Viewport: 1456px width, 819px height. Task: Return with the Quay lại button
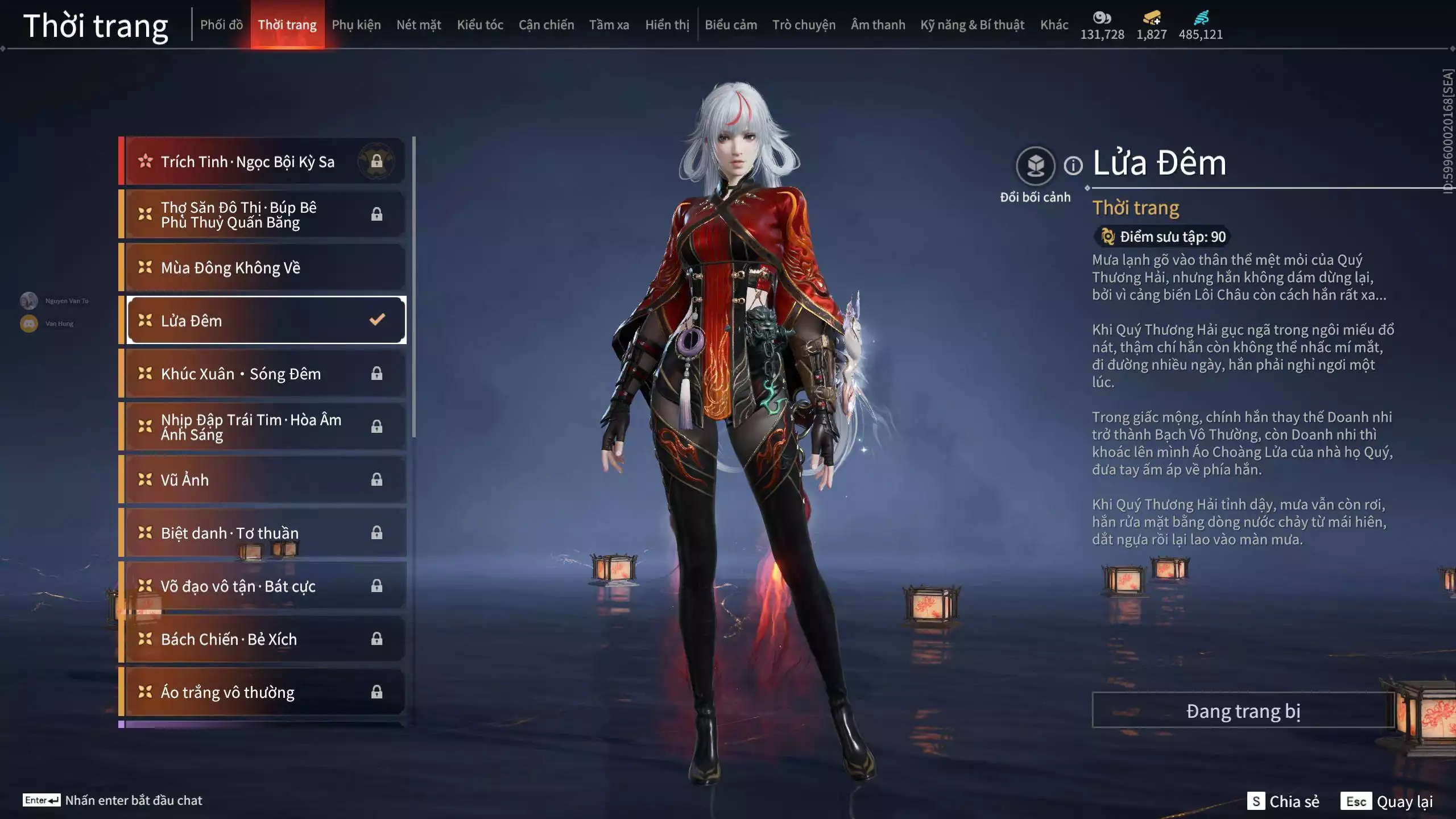pyautogui.click(x=1387, y=801)
